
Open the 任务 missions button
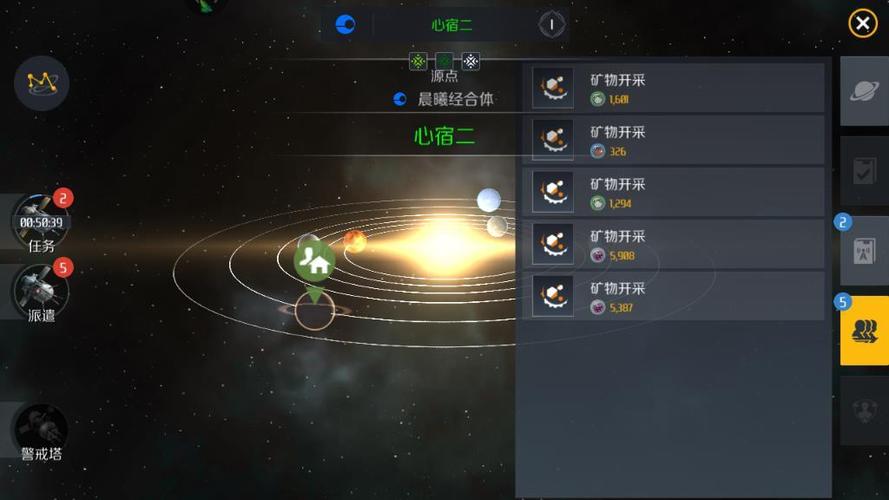pyautogui.click(x=41, y=222)
